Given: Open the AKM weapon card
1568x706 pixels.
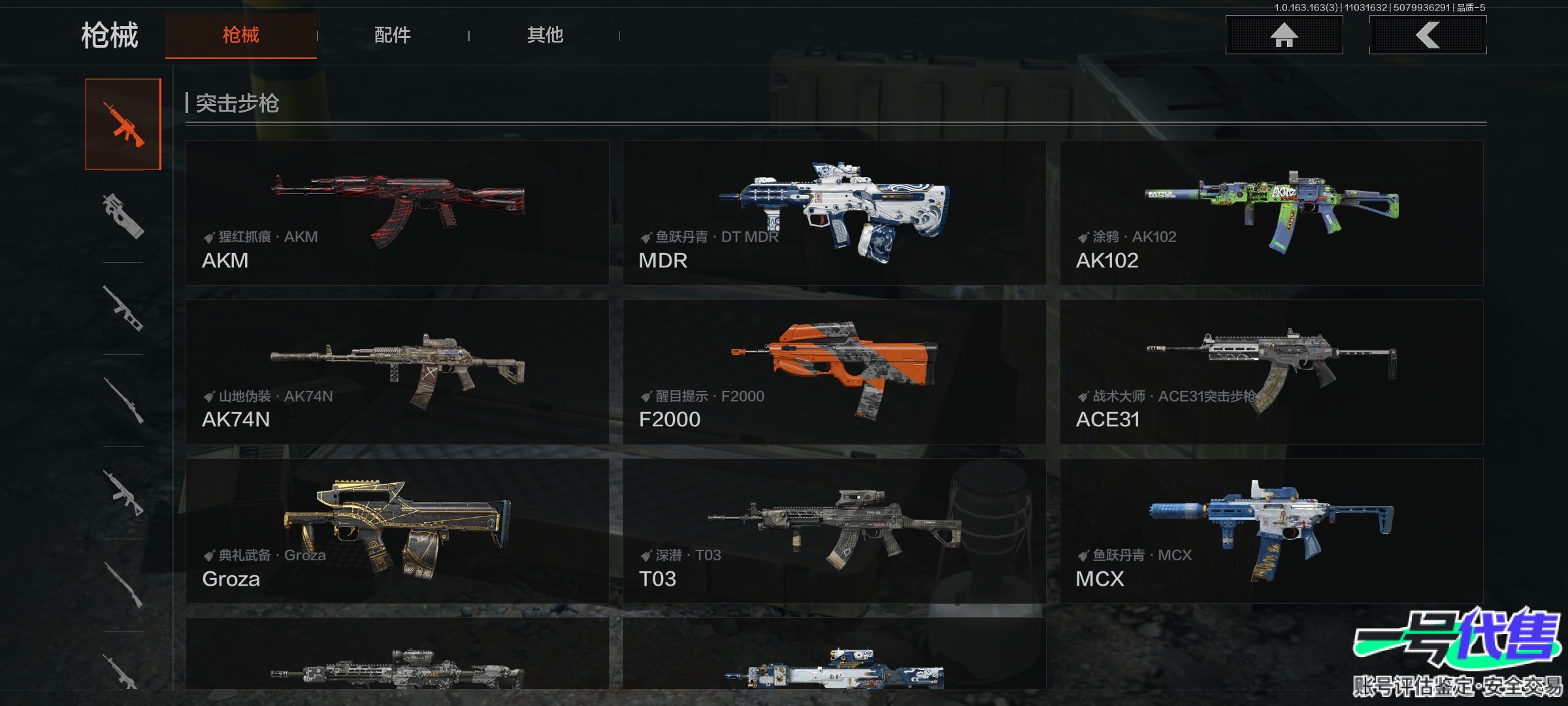Looking at the screenshot, I should [397, 212].
